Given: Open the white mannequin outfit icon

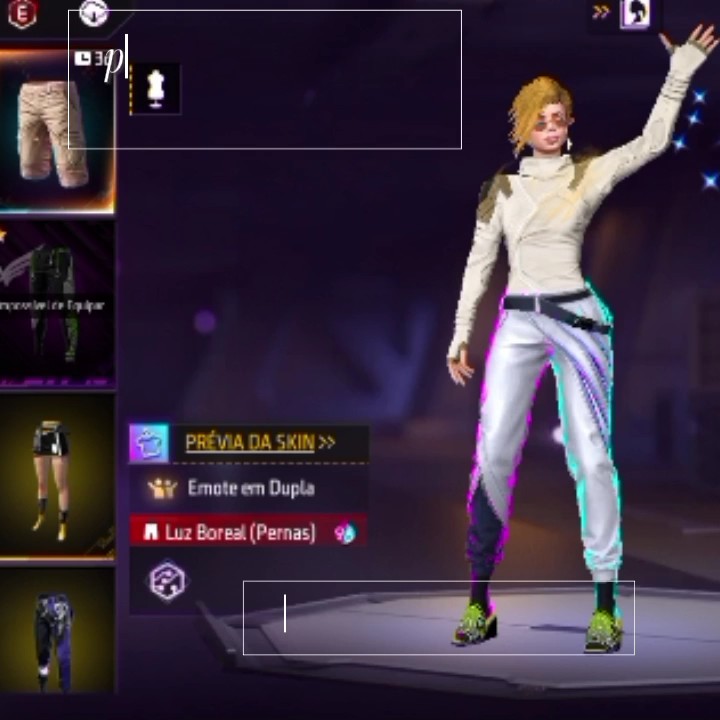Looking at the screenshot, I should click(x=155, y=87).
